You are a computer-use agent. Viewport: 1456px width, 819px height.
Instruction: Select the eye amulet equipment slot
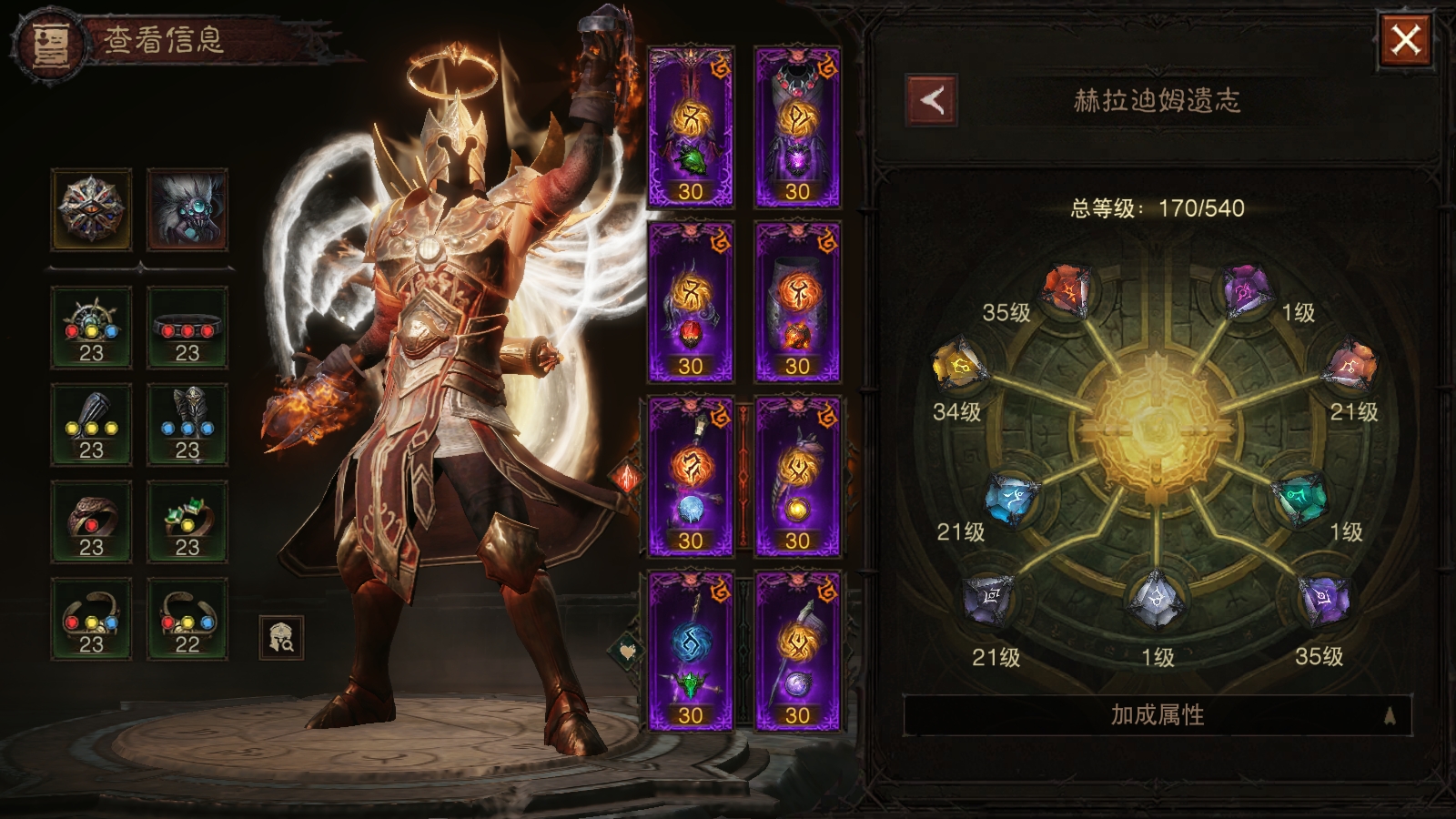[x=91, y=209]
